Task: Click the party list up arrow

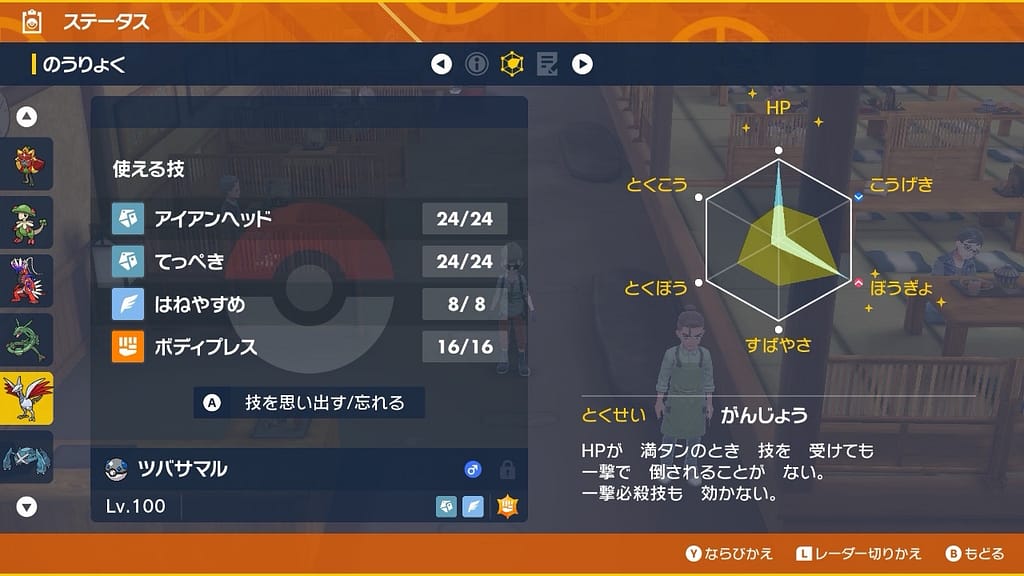Action: (x=27, y=117)
